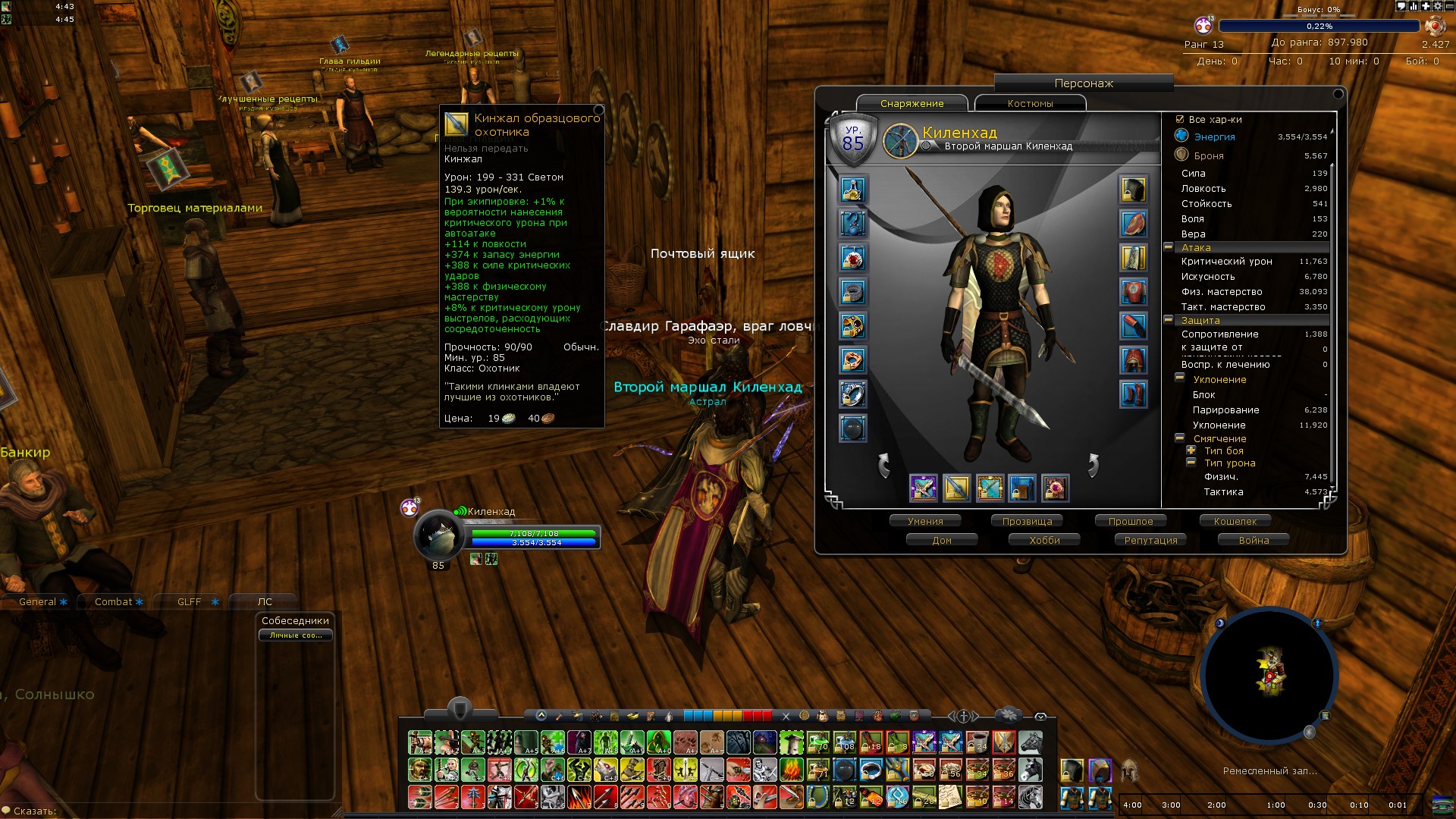Close the Персонаж character window
The width and height of the screenshot is (1456, 819).
click(x=1338, y=94)
